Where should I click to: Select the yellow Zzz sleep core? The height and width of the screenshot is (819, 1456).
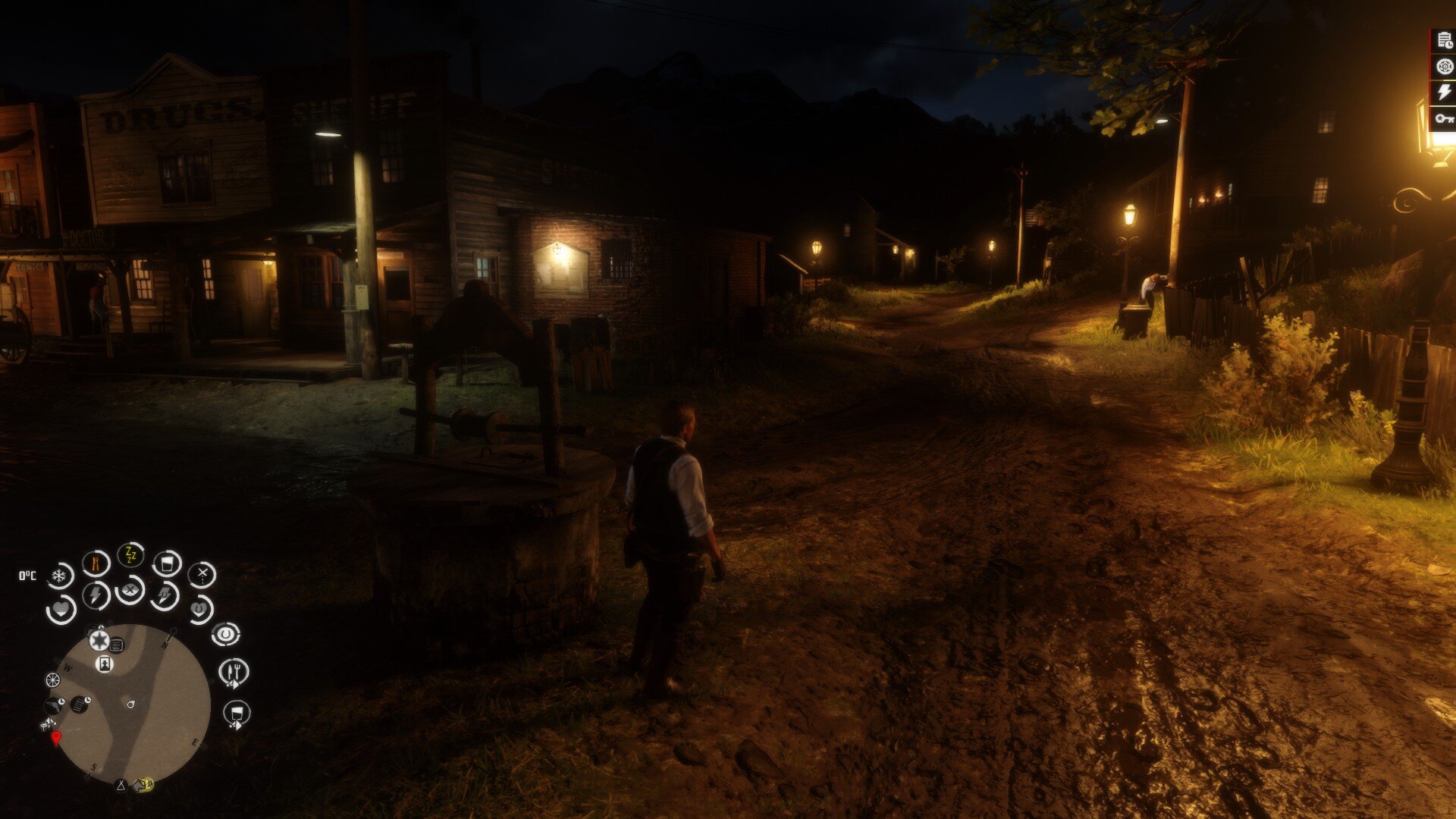[x=130, y=556]
